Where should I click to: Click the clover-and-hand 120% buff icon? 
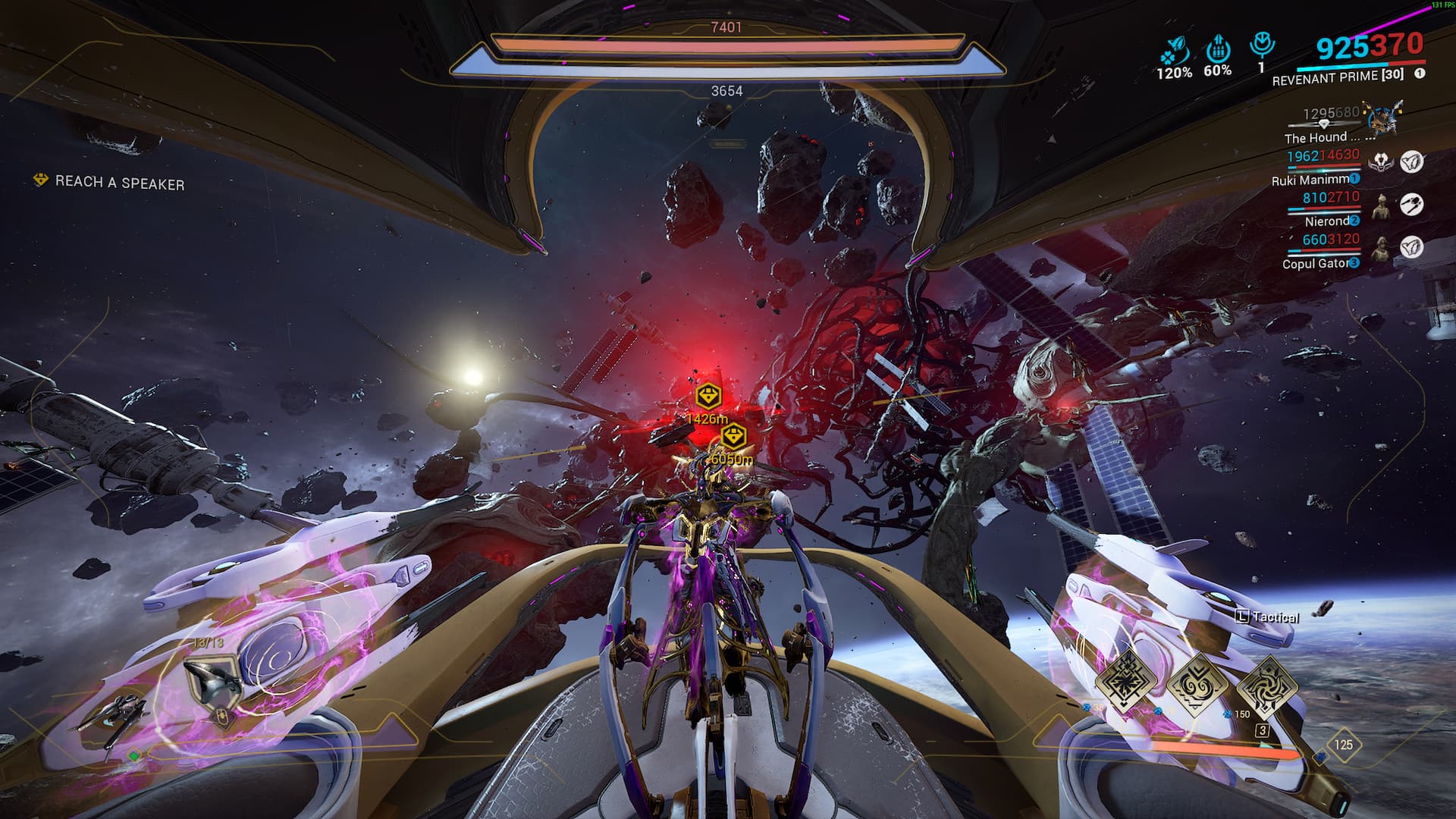[x=1172, y=52]
